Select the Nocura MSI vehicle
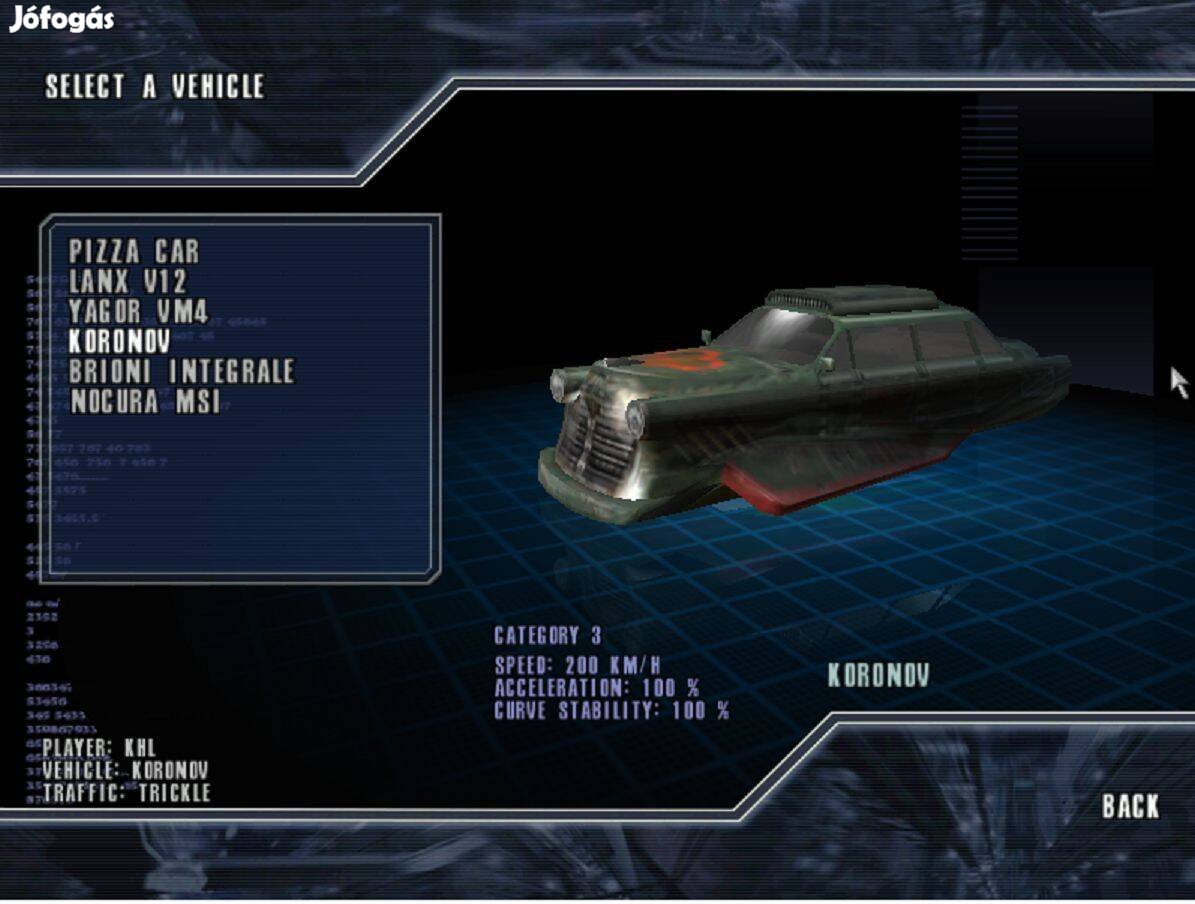The width and height of the screenshot is (1195, 904). coord(144,401)
